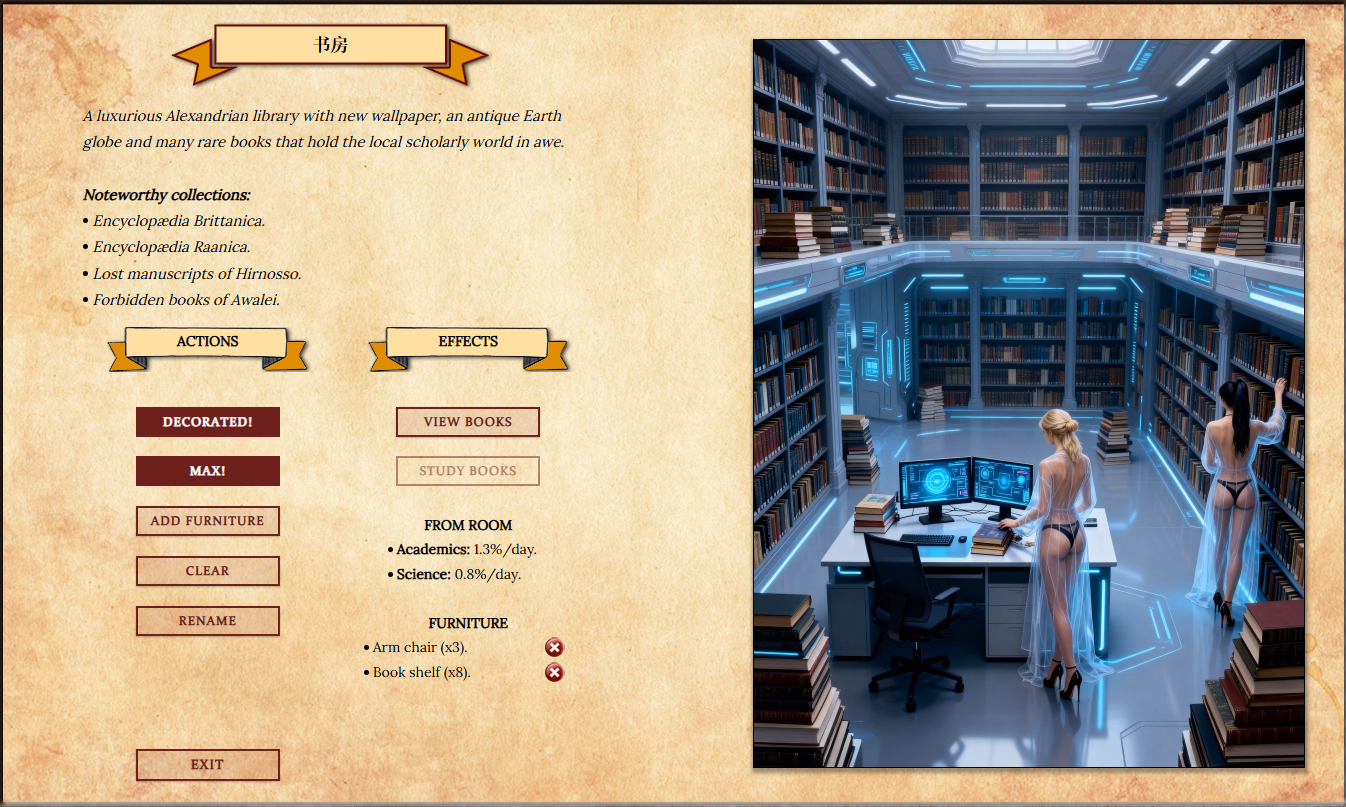Select the Max! upgrade button

pos(208,471)
